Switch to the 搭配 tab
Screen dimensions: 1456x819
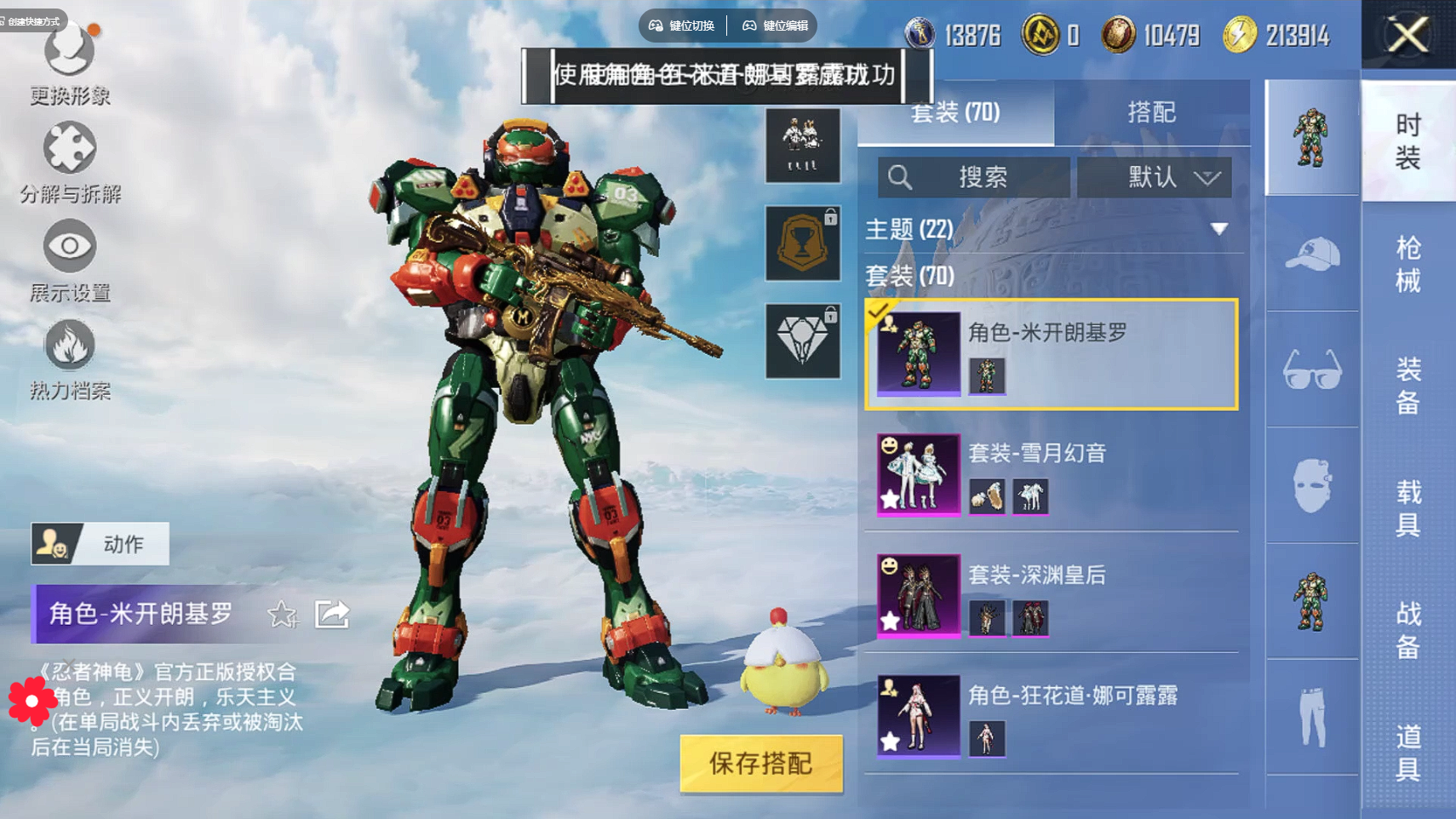pyautogui.click(x=1151, y=112)
